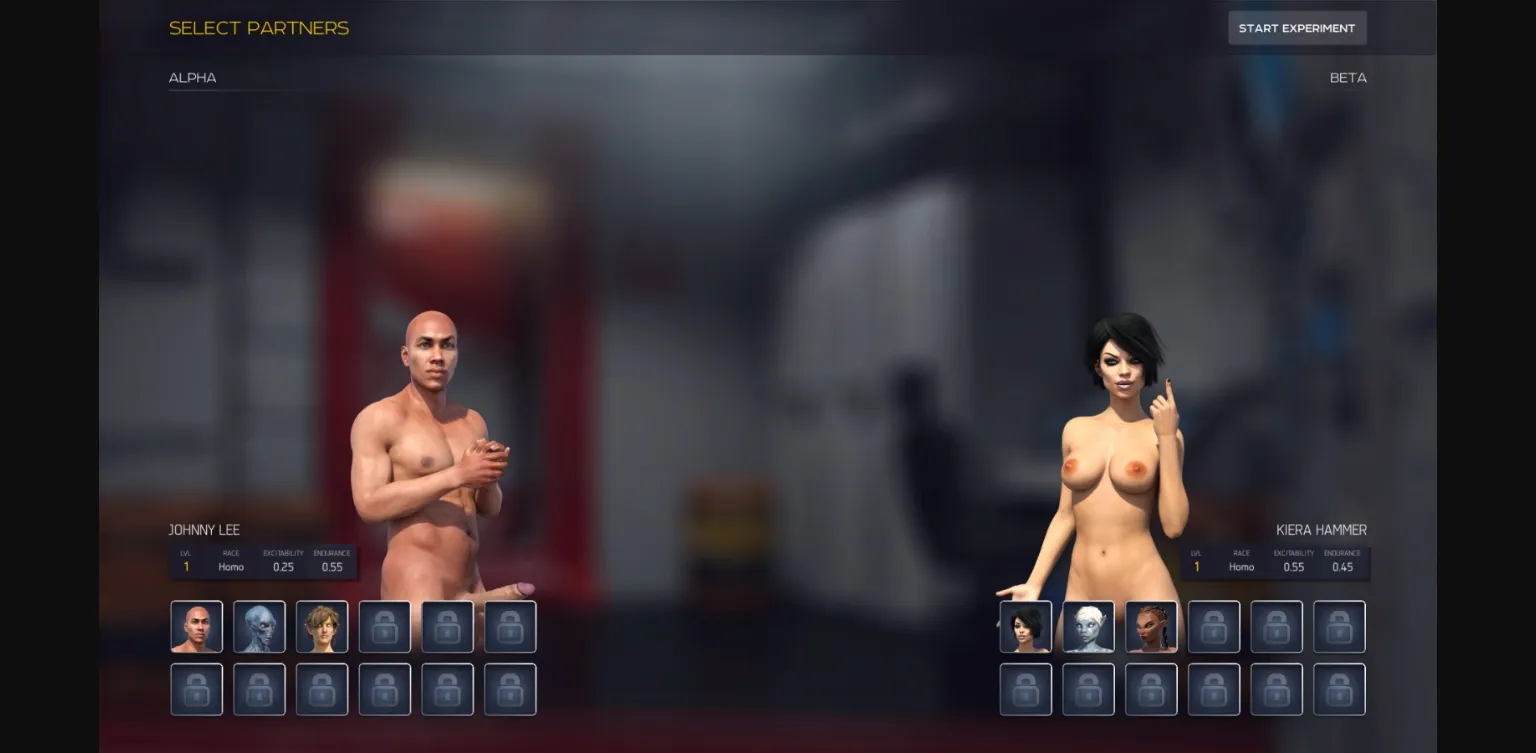Select the dark-haired woman portrait for Beta

pyautogui.click(x=1025, y=626)
